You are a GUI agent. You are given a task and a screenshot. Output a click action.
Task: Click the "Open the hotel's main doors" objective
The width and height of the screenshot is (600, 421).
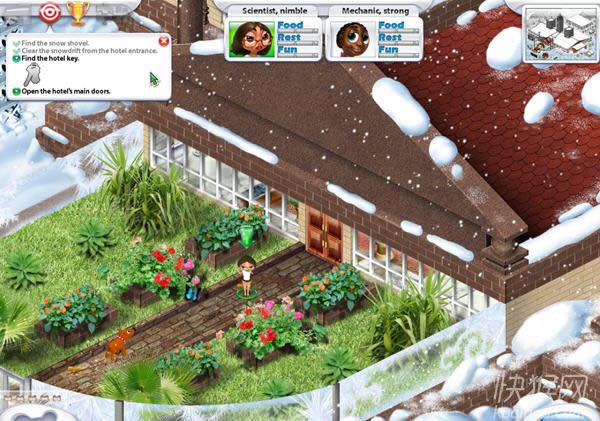pos(65,91)
